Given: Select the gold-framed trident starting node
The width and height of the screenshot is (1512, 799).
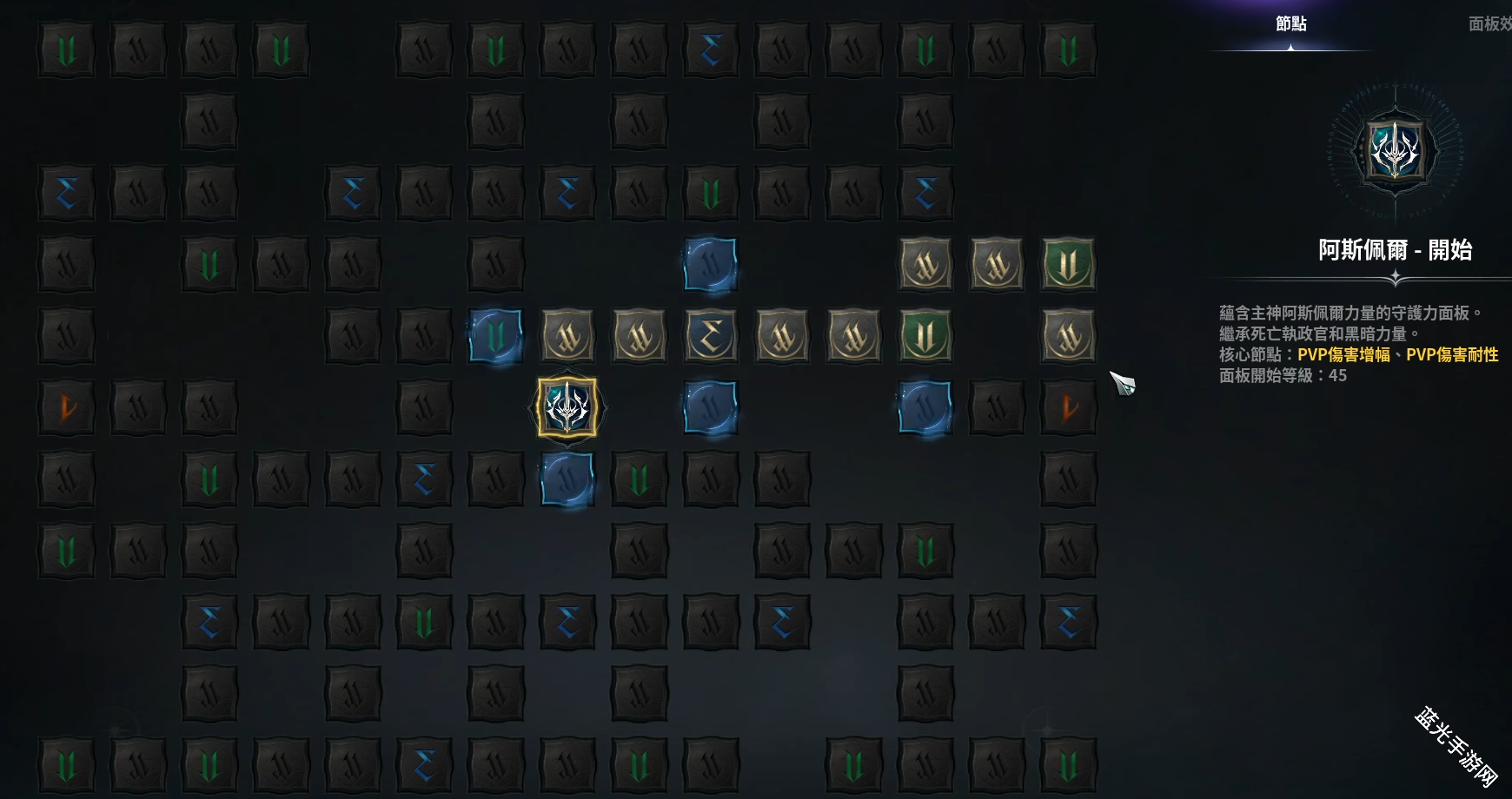Looking at the screenshot, I should point(567,406).
